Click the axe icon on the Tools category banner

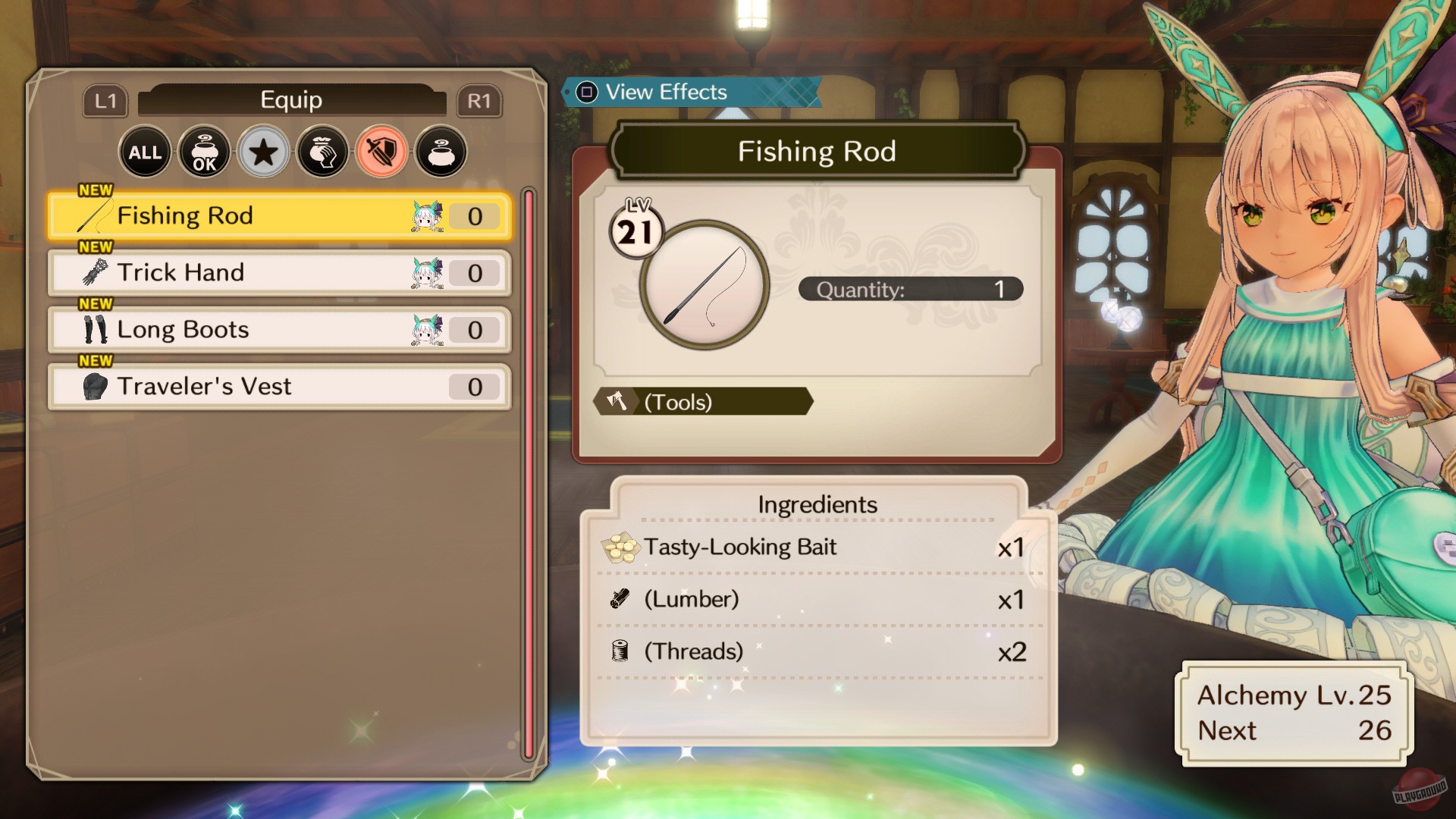tap(616, 401)
